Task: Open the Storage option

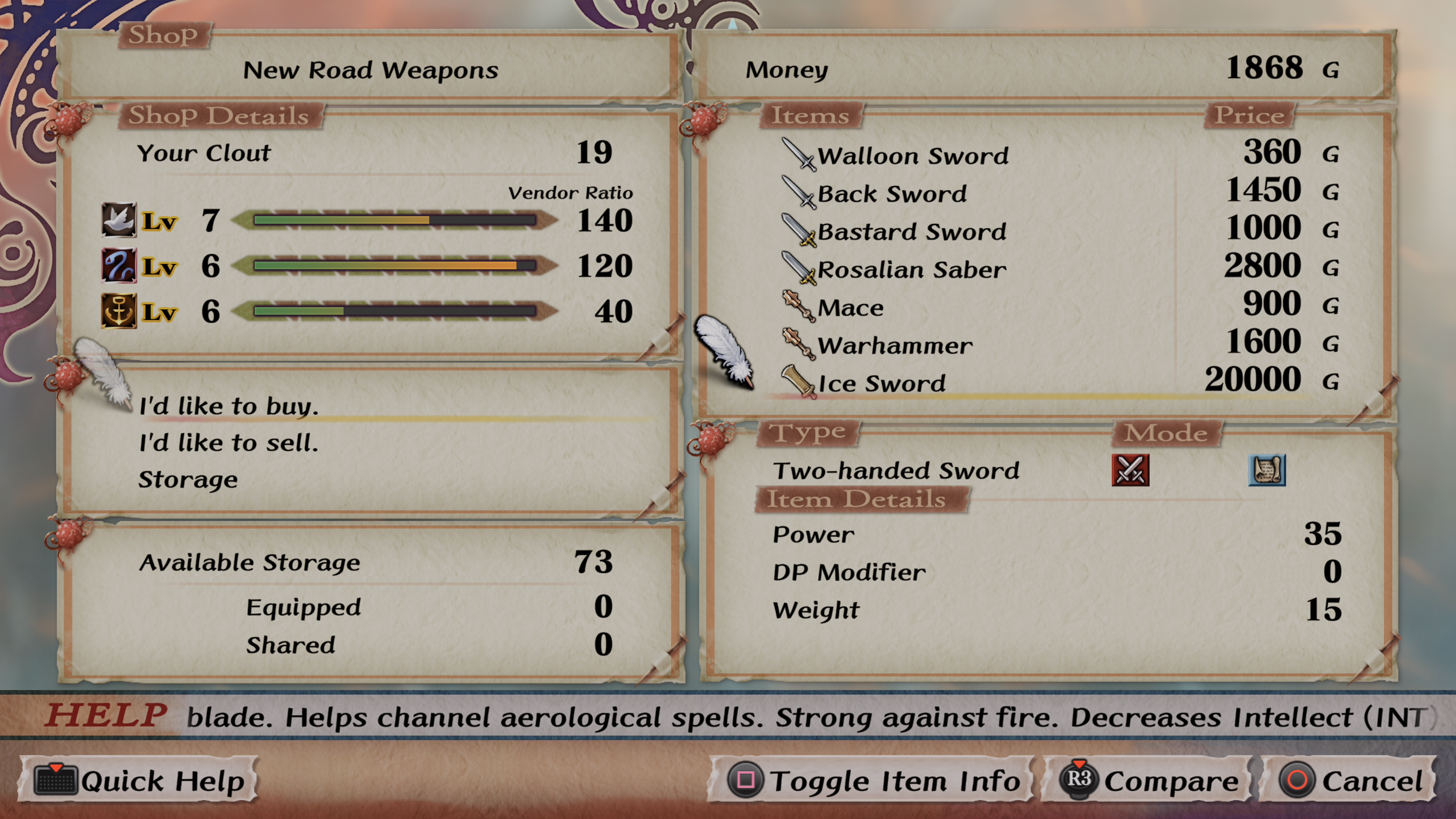Action: (188, 479)
